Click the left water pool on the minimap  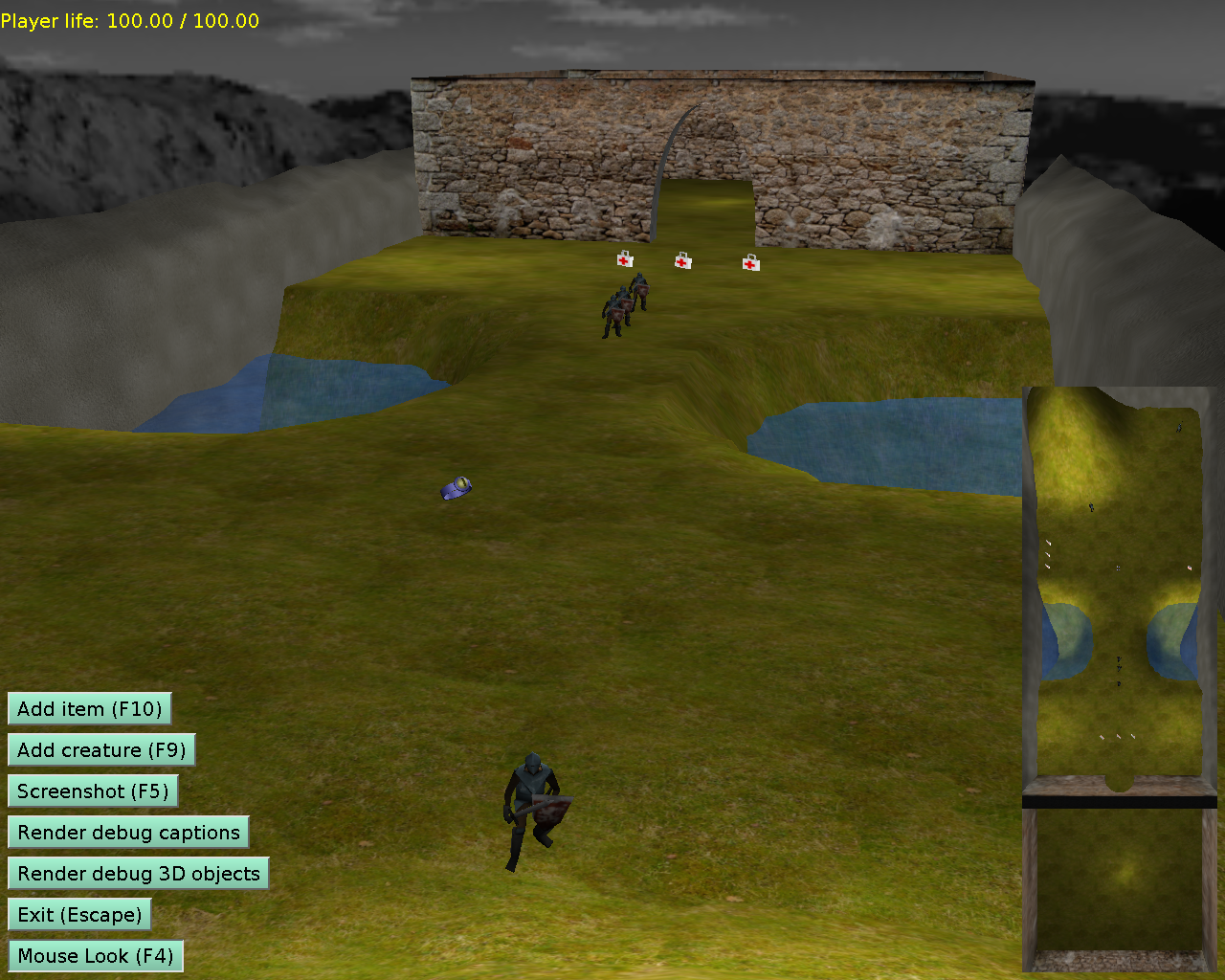1062,641
